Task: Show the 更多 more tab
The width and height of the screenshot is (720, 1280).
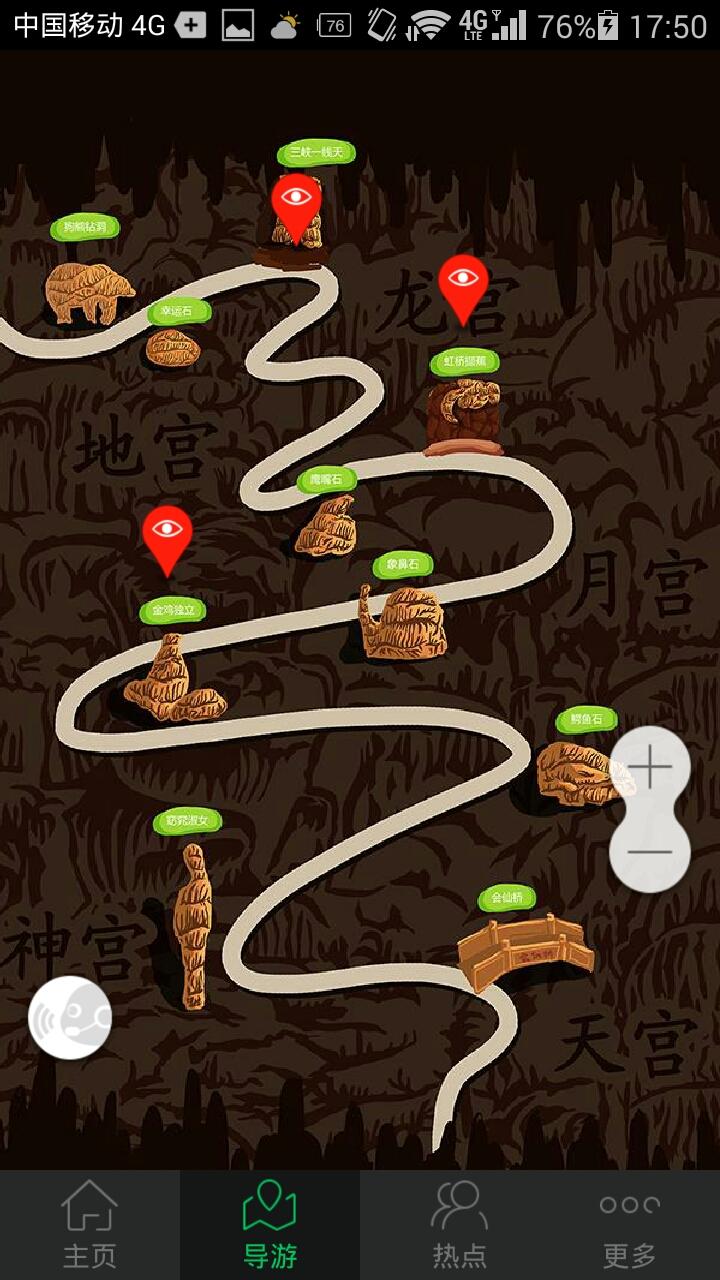Action: coord(629,1225)
